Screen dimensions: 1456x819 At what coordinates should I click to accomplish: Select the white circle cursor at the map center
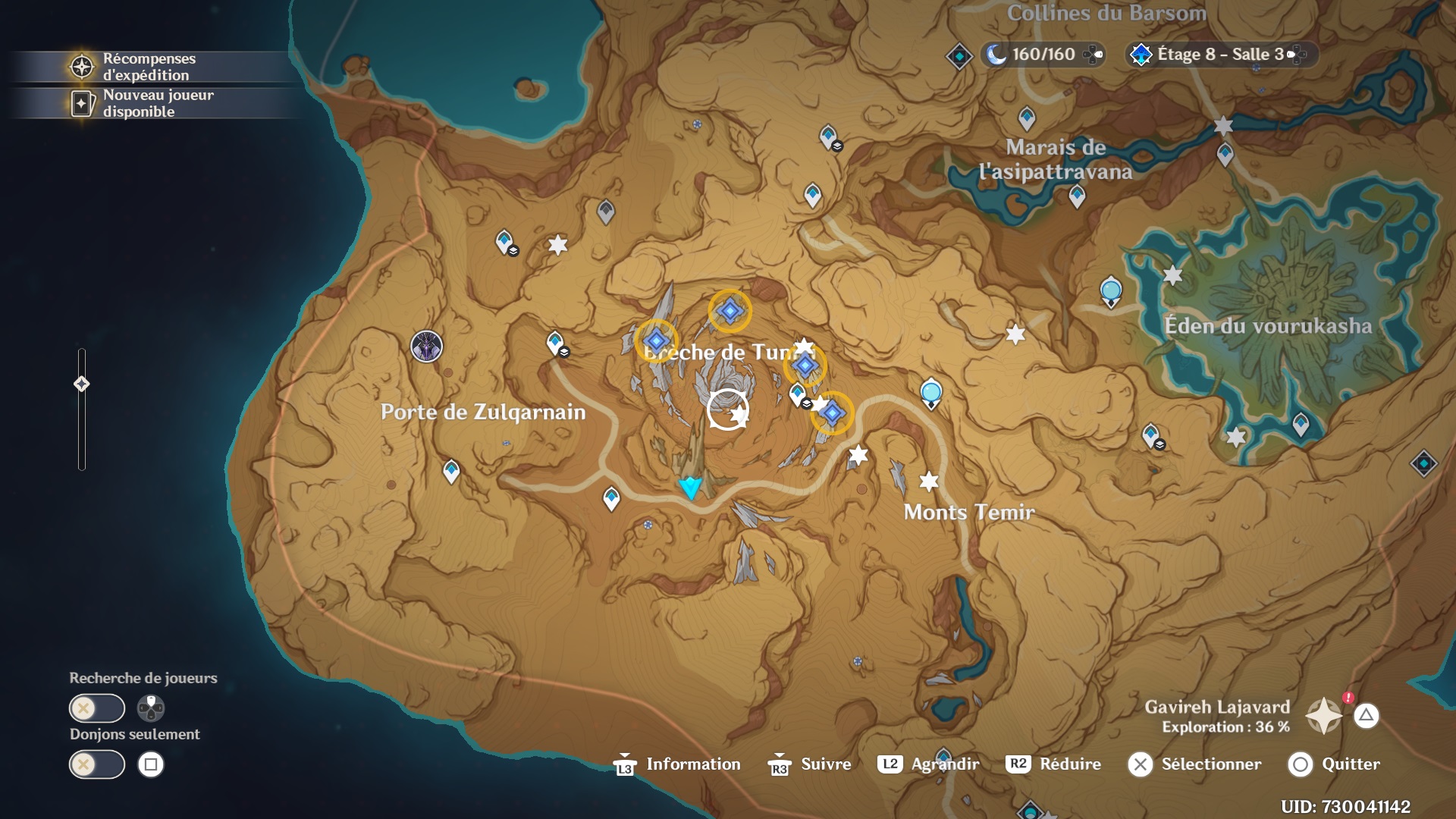click(x=728, y=409)
